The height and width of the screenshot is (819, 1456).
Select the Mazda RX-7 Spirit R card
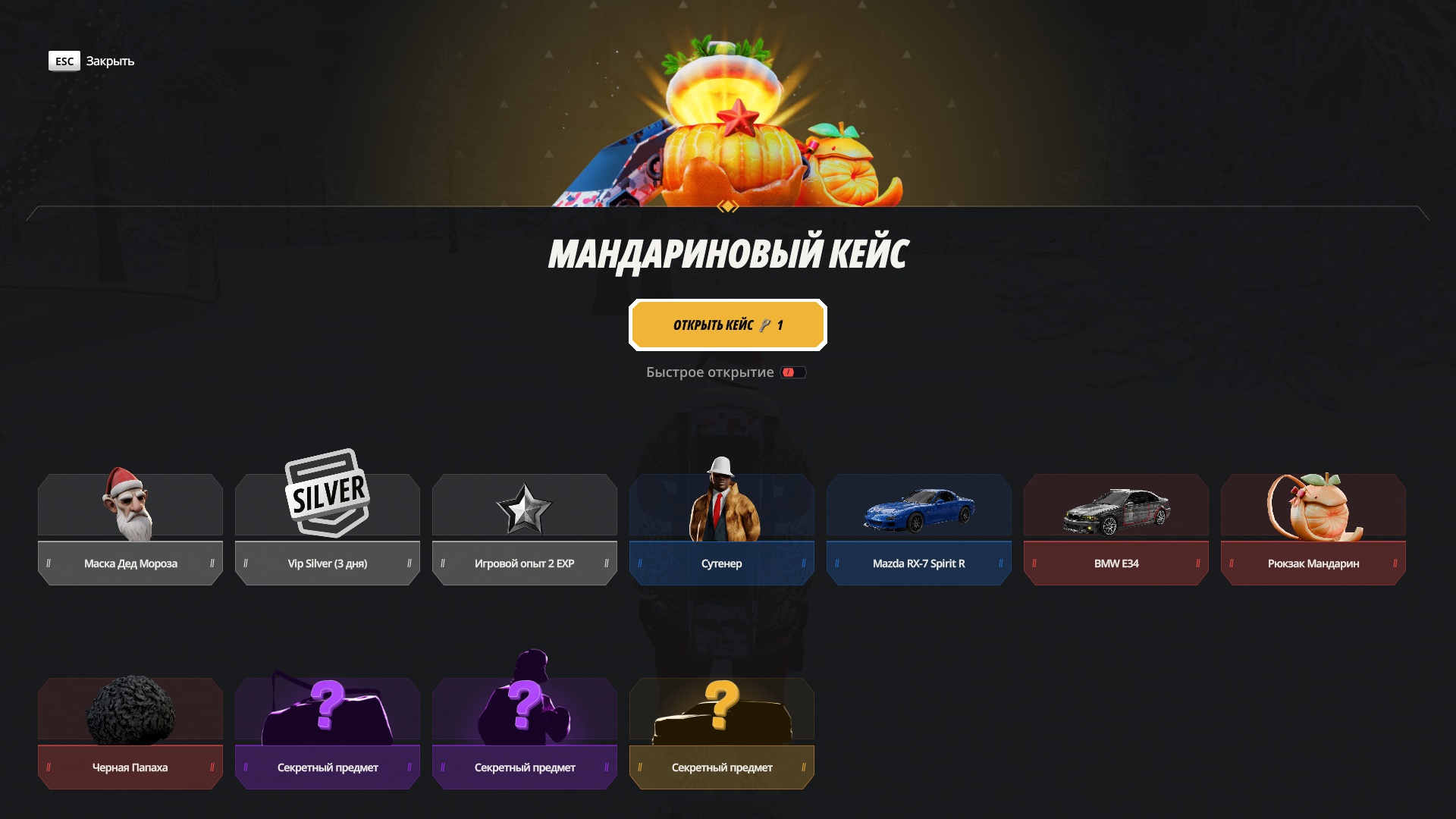(x=918, y=529)
